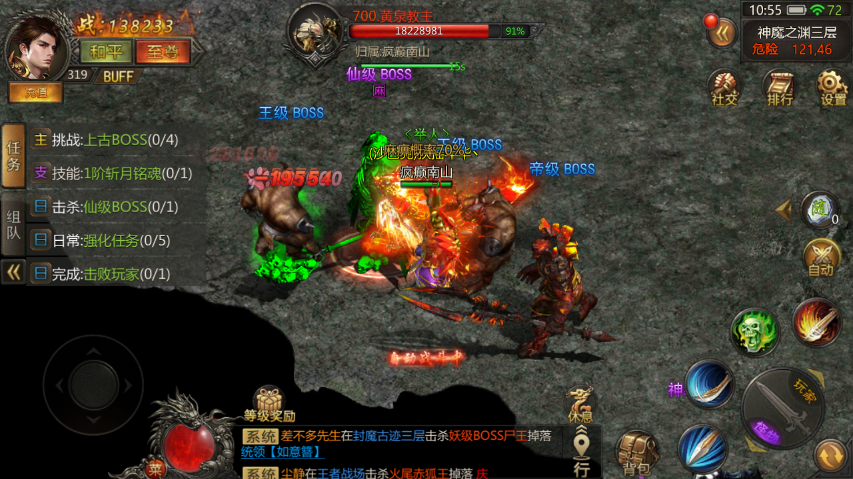Open the 排行 ranking list
The height and width of the screenshot is (479, 853).
point(779,87)
